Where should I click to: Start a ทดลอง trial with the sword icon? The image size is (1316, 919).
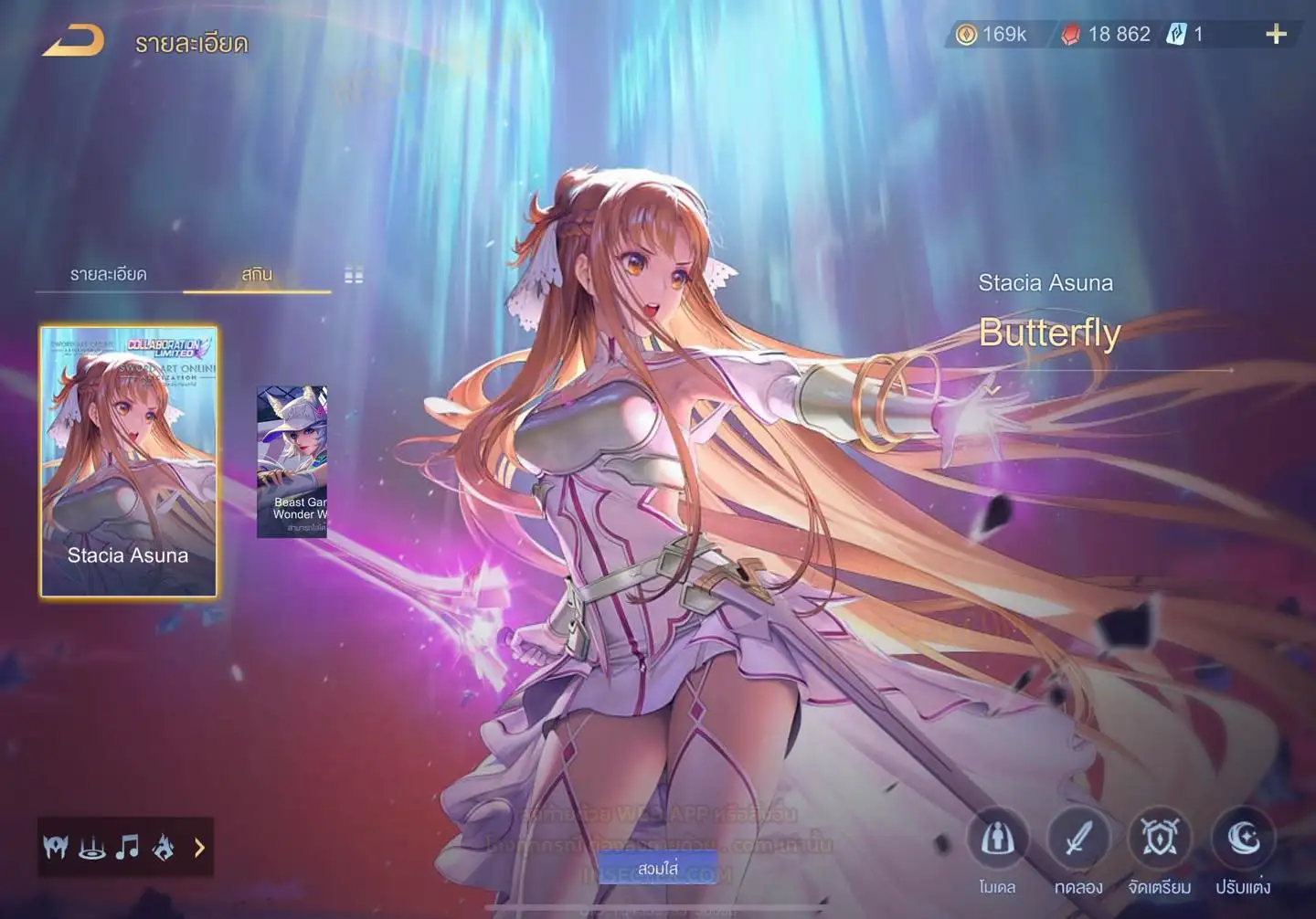pyautogui.click(x=1078, y=840)
